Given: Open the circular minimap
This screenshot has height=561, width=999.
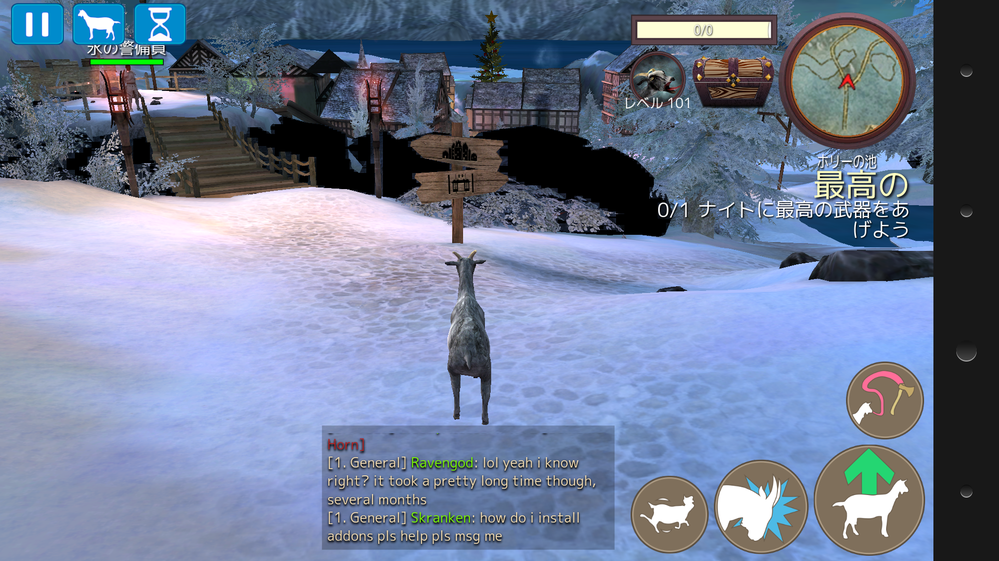Looking at the screenshot, I should click(x=847, y=80).
